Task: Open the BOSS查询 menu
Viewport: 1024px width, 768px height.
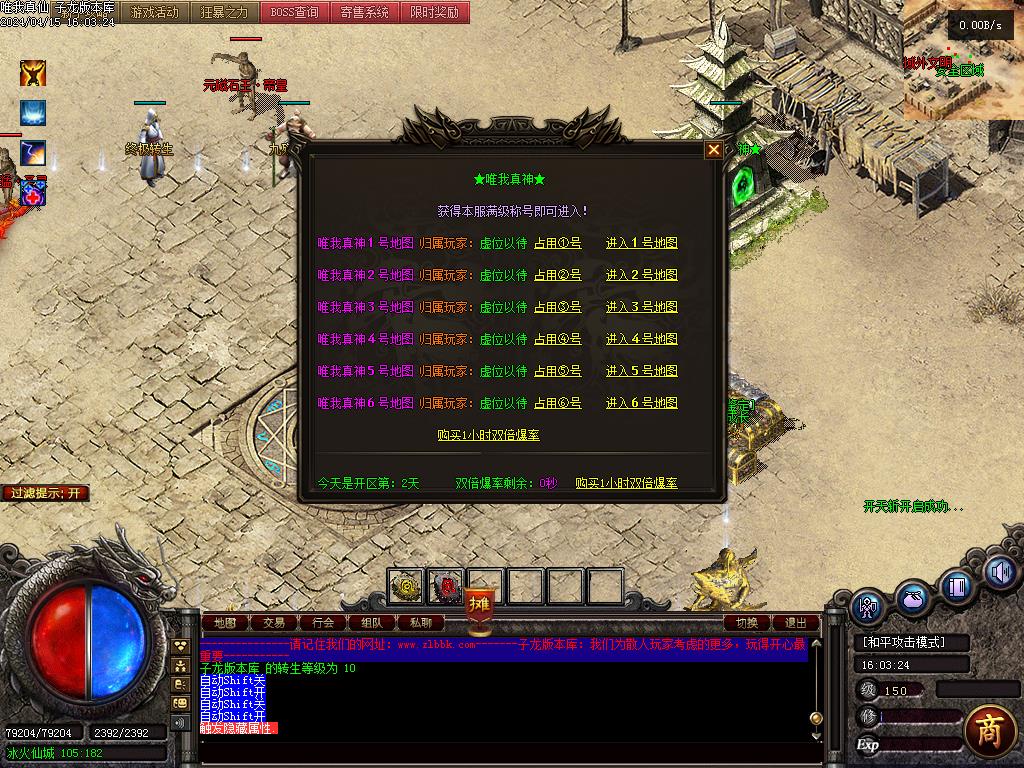Action: click(x=295, y=13)
